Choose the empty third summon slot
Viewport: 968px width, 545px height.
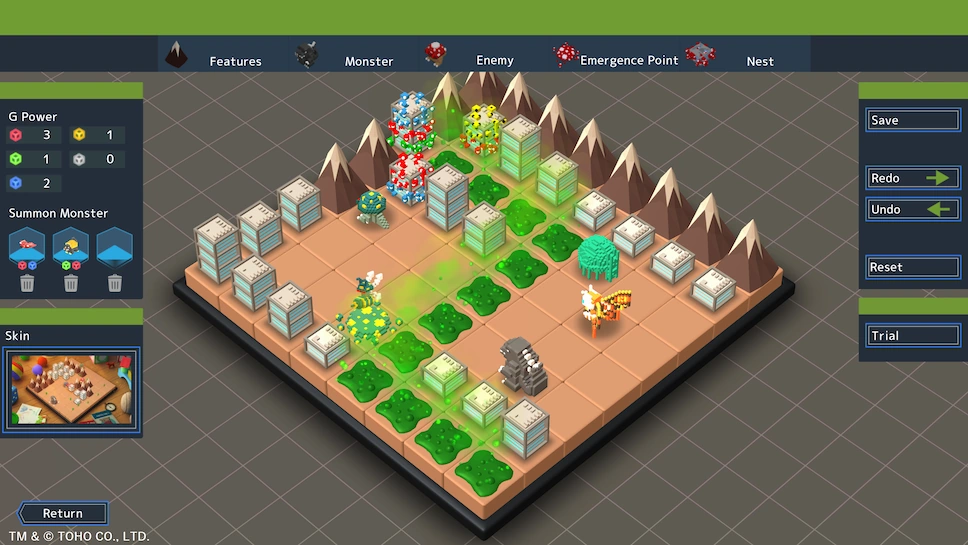[115, 246]
